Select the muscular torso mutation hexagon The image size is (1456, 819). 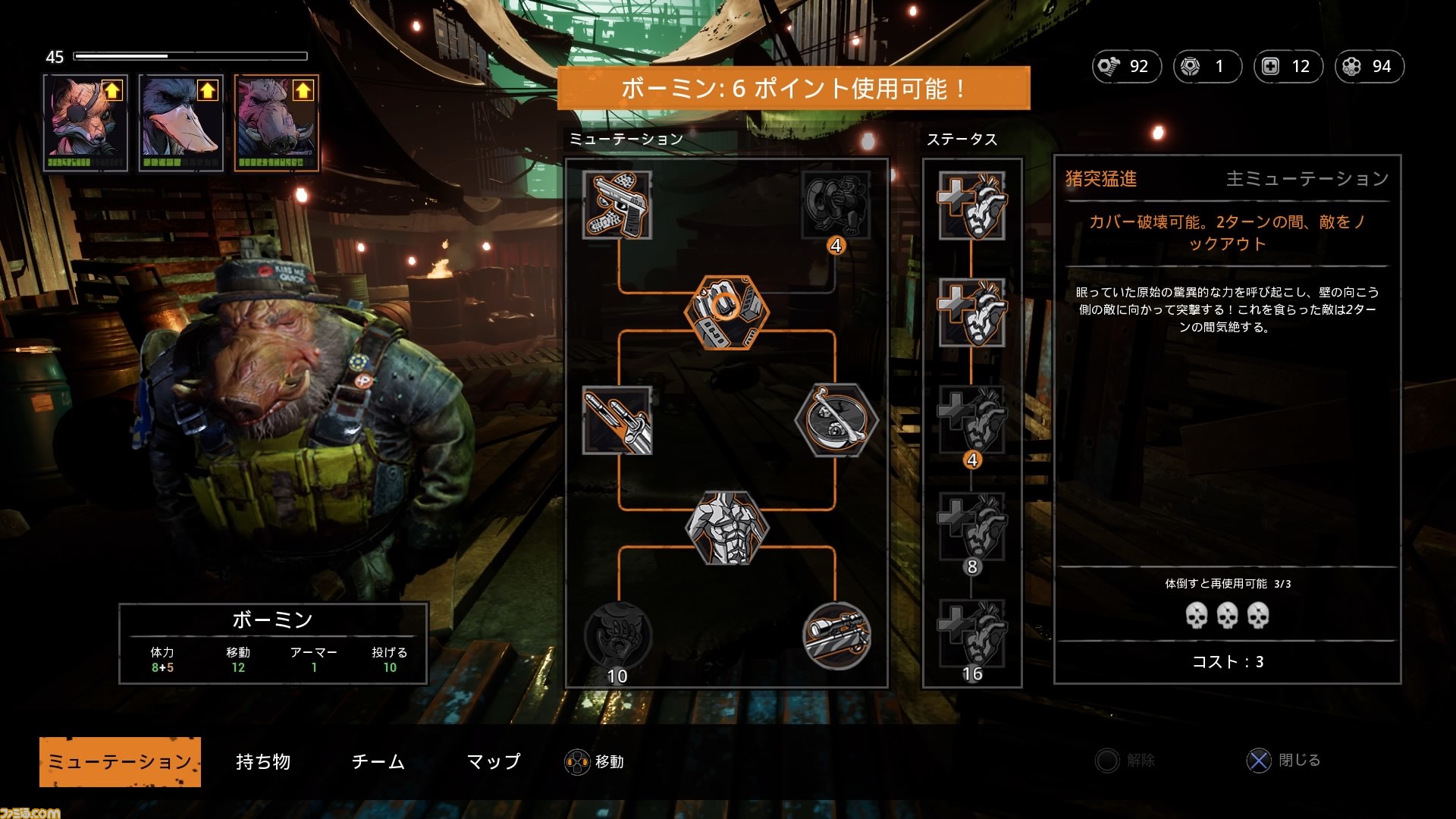(x=726, y=528)
